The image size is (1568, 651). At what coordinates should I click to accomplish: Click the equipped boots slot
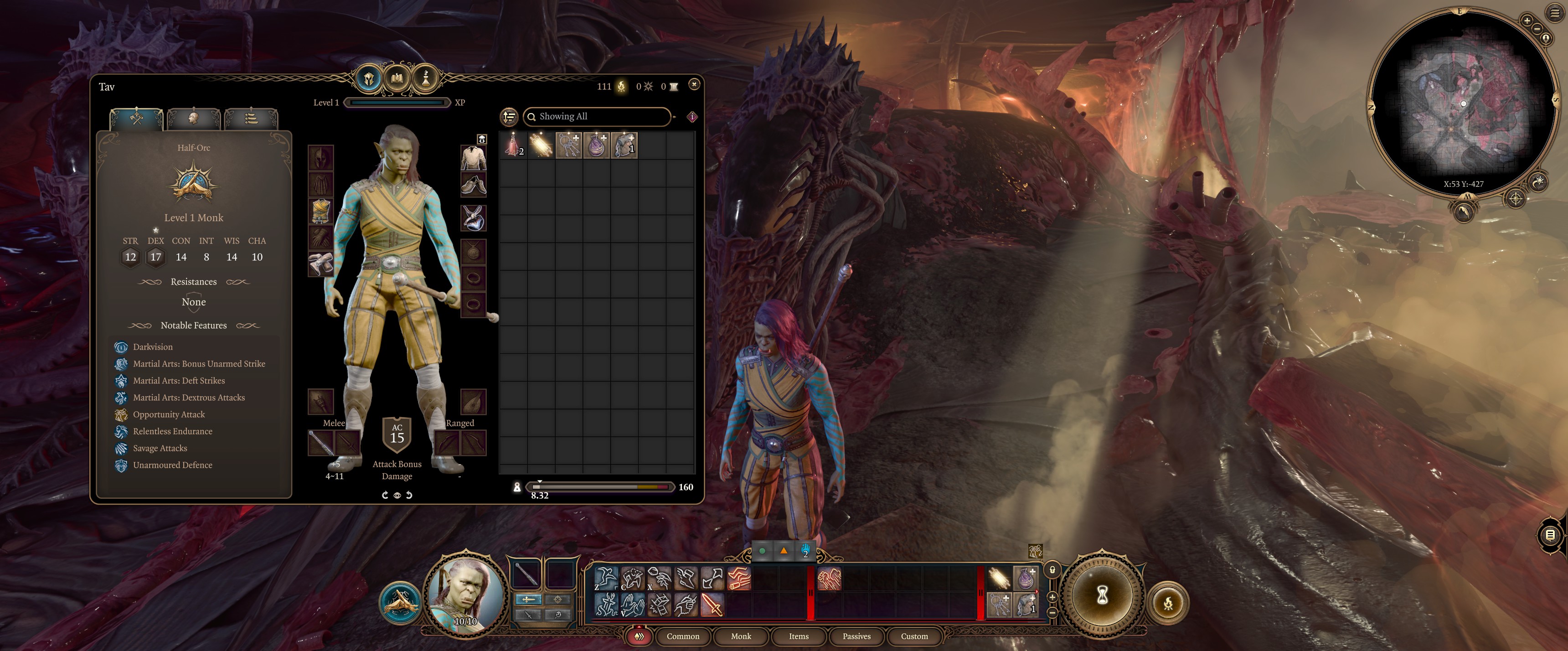point(473,185)
